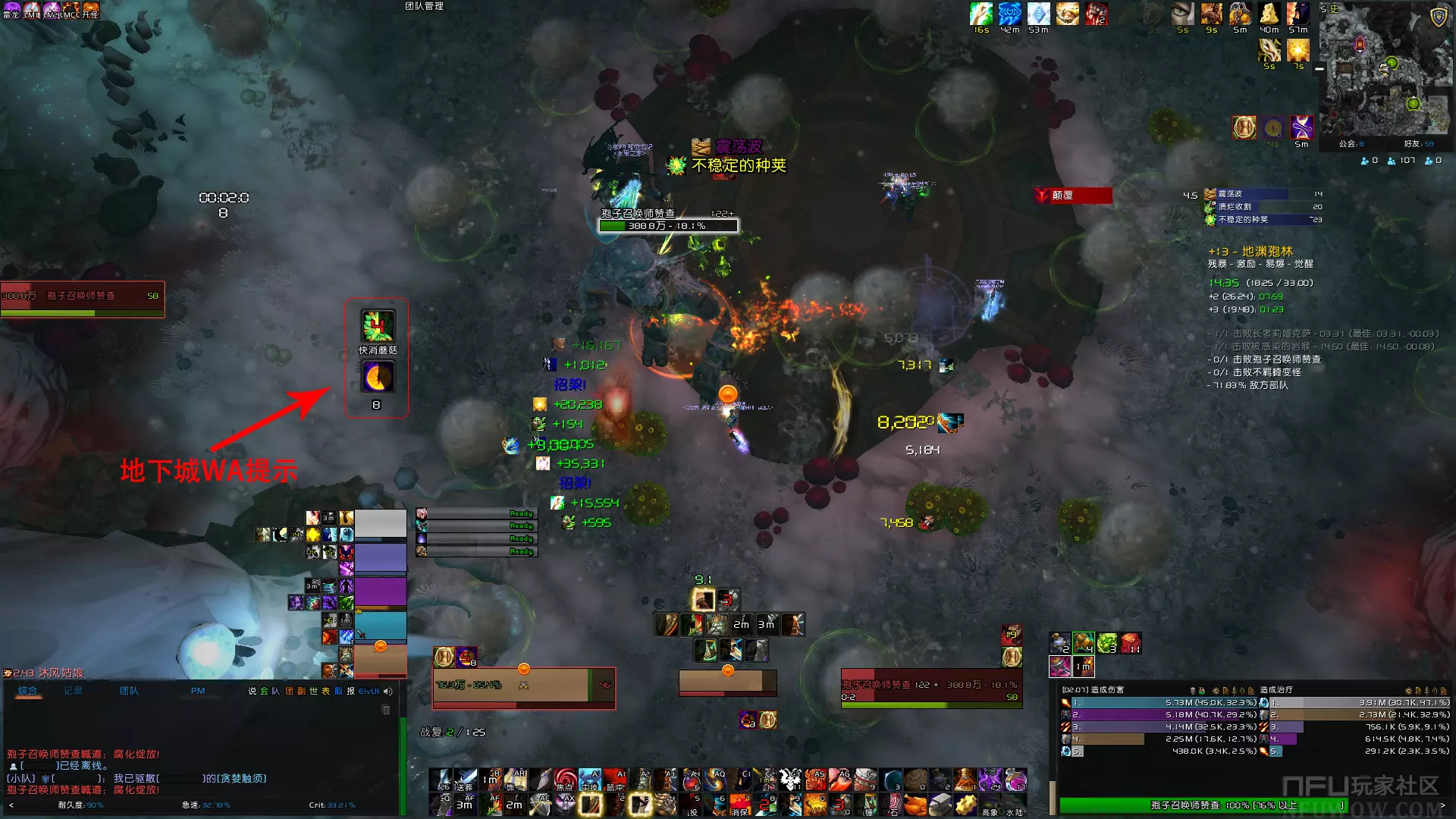Switch to the 综合 chat tab
The width and height of the screenshot is (1456, 819).
point(28,691)
